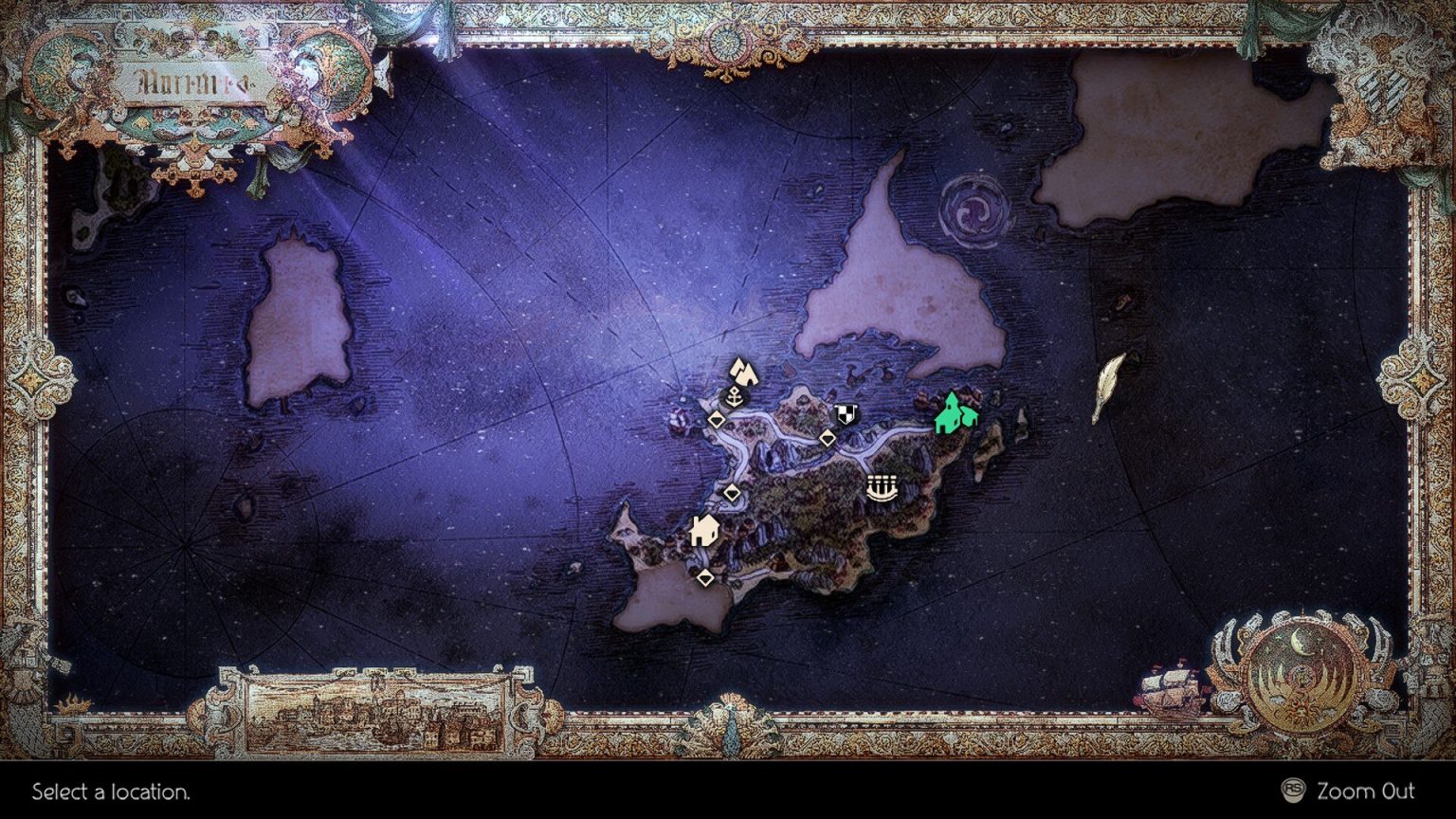The image size is (1456, 819).
Task: Choose the green highlighted church town
Action: [x=955, y=412]
